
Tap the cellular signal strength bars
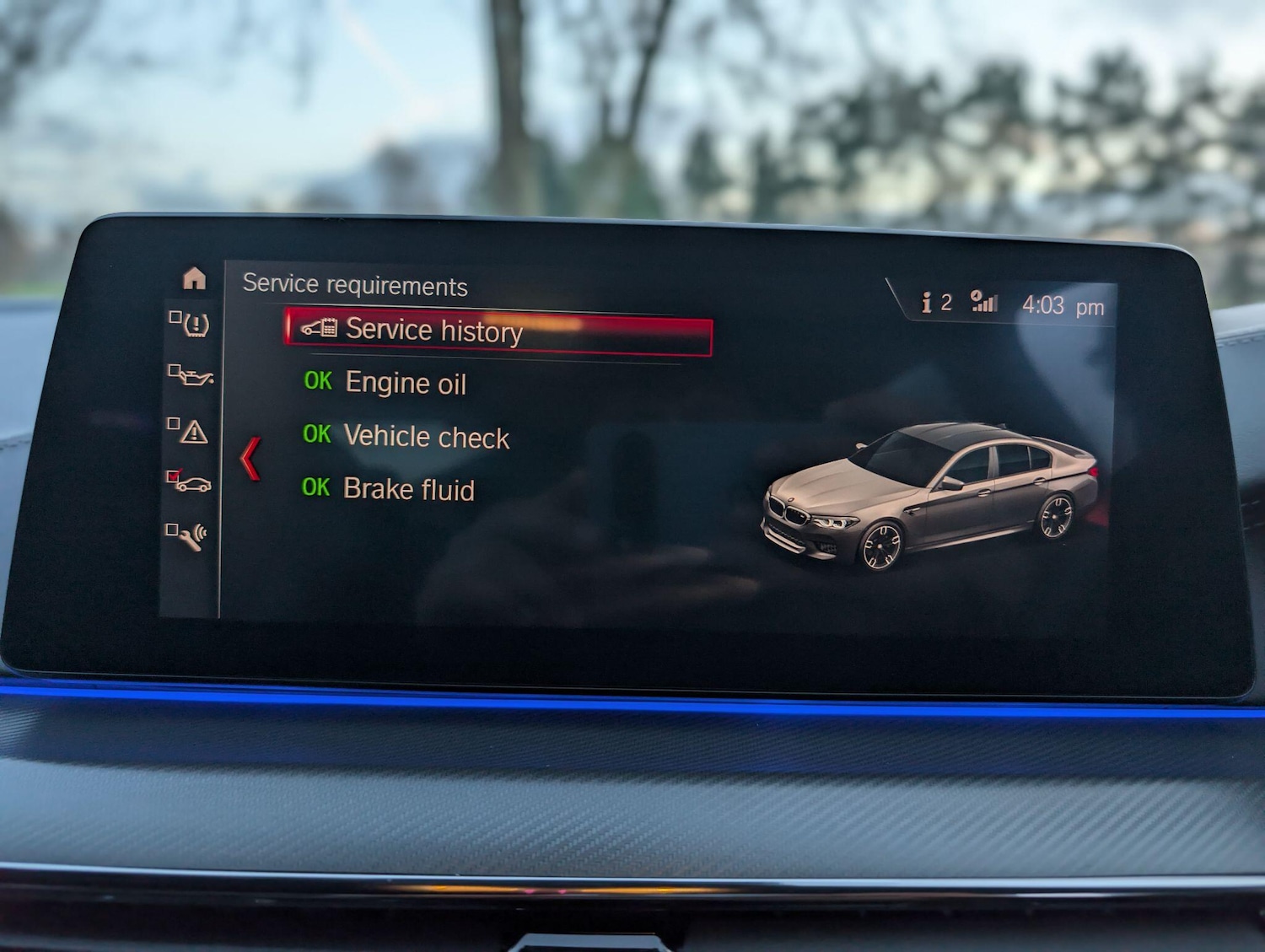[x=984, y=304]
